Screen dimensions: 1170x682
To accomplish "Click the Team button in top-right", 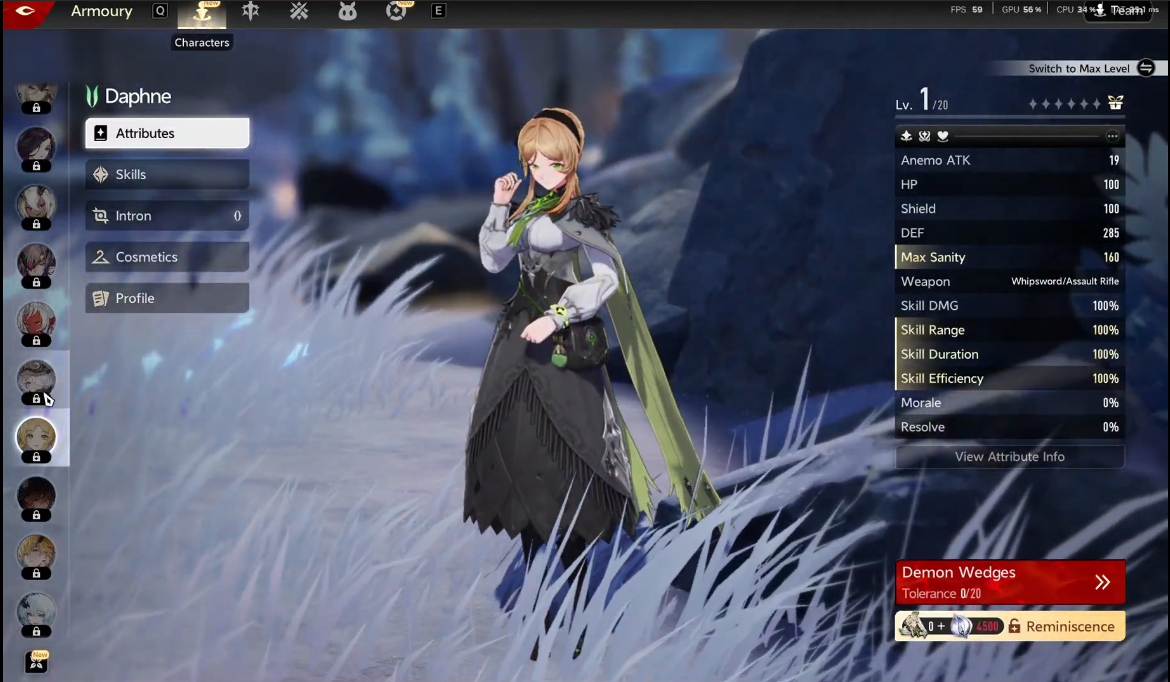I will tap(1117, 11).
